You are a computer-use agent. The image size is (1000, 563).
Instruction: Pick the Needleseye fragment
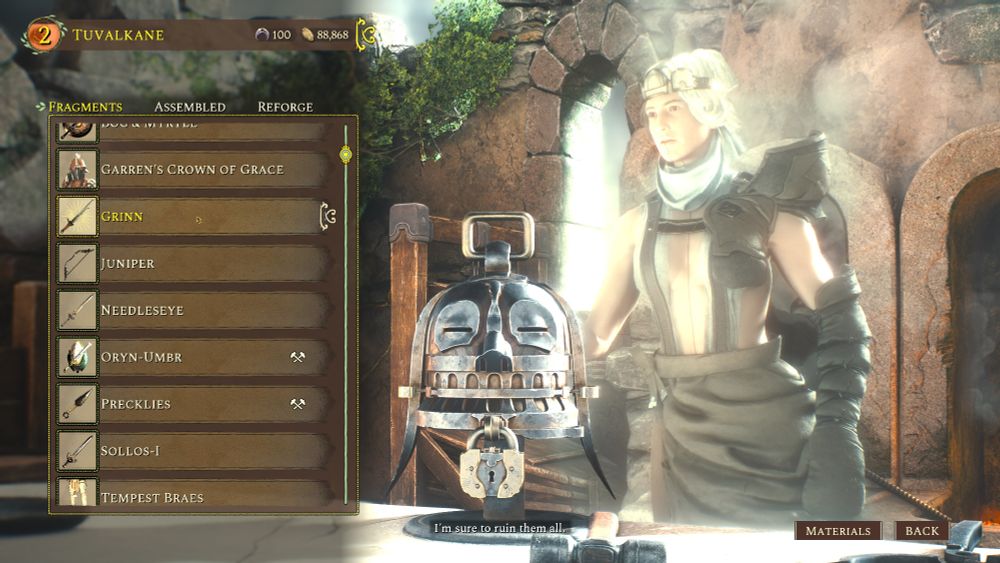191,310
